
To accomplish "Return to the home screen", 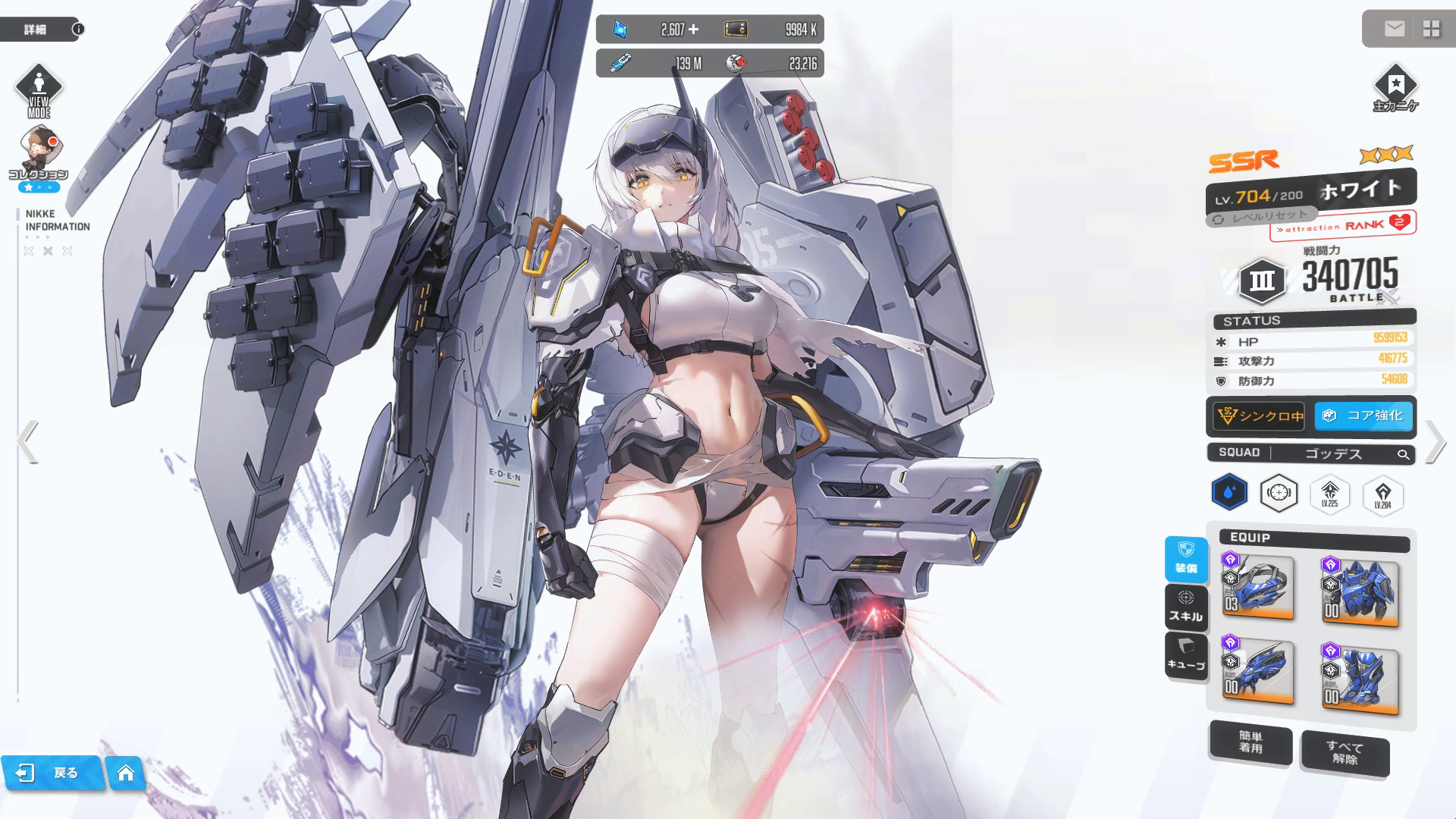I will [x=126, y=773].
